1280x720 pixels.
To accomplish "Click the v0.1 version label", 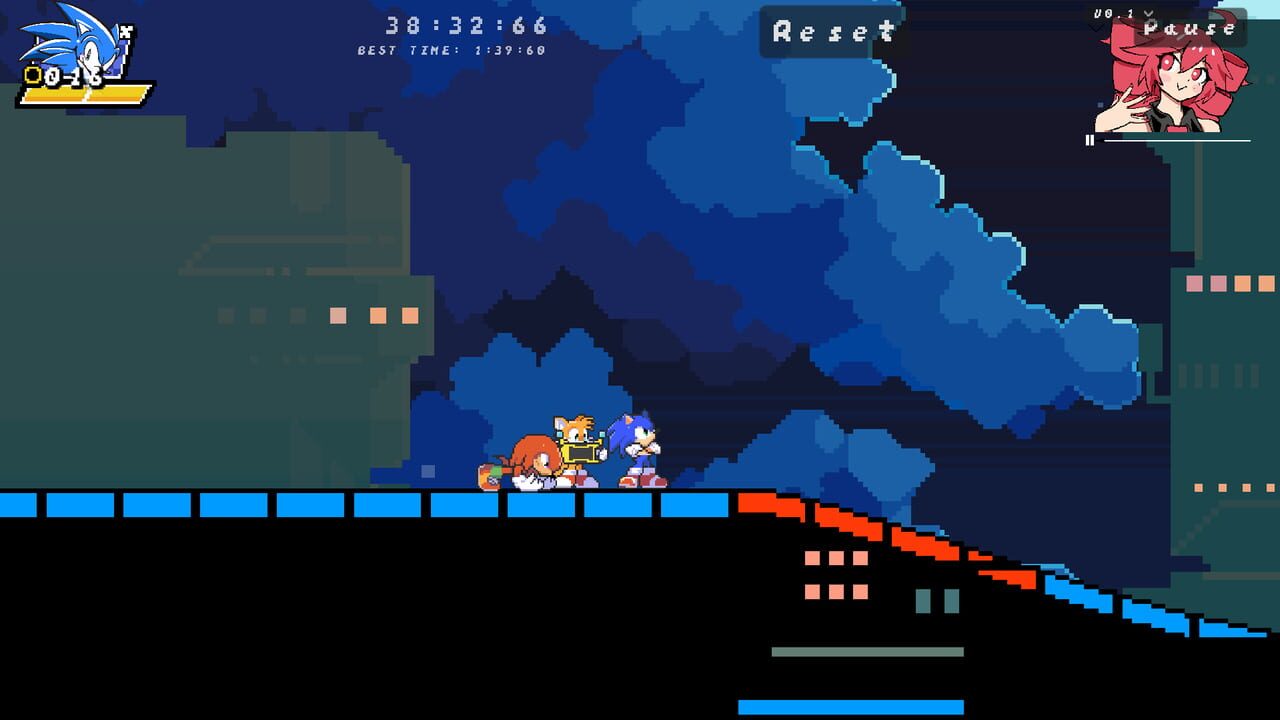I will pos(1113,13).
